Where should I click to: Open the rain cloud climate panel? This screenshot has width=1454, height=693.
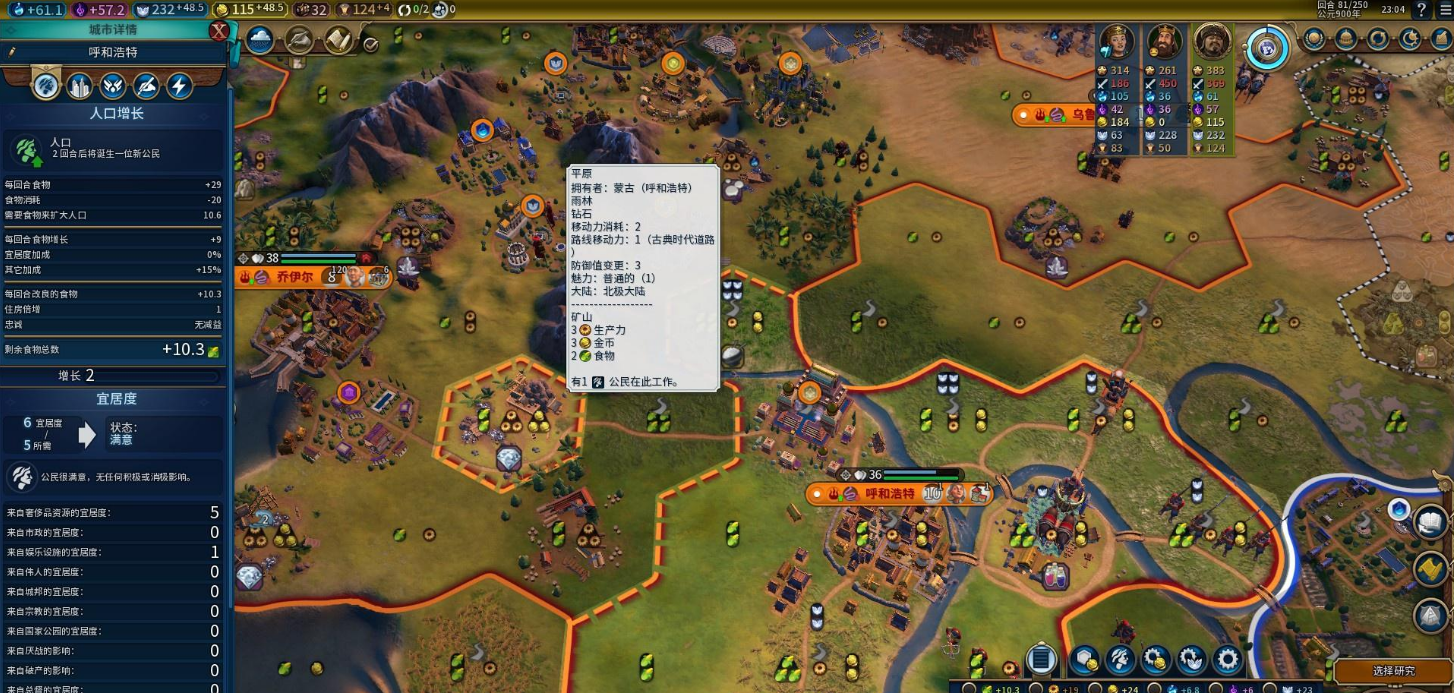260,40
